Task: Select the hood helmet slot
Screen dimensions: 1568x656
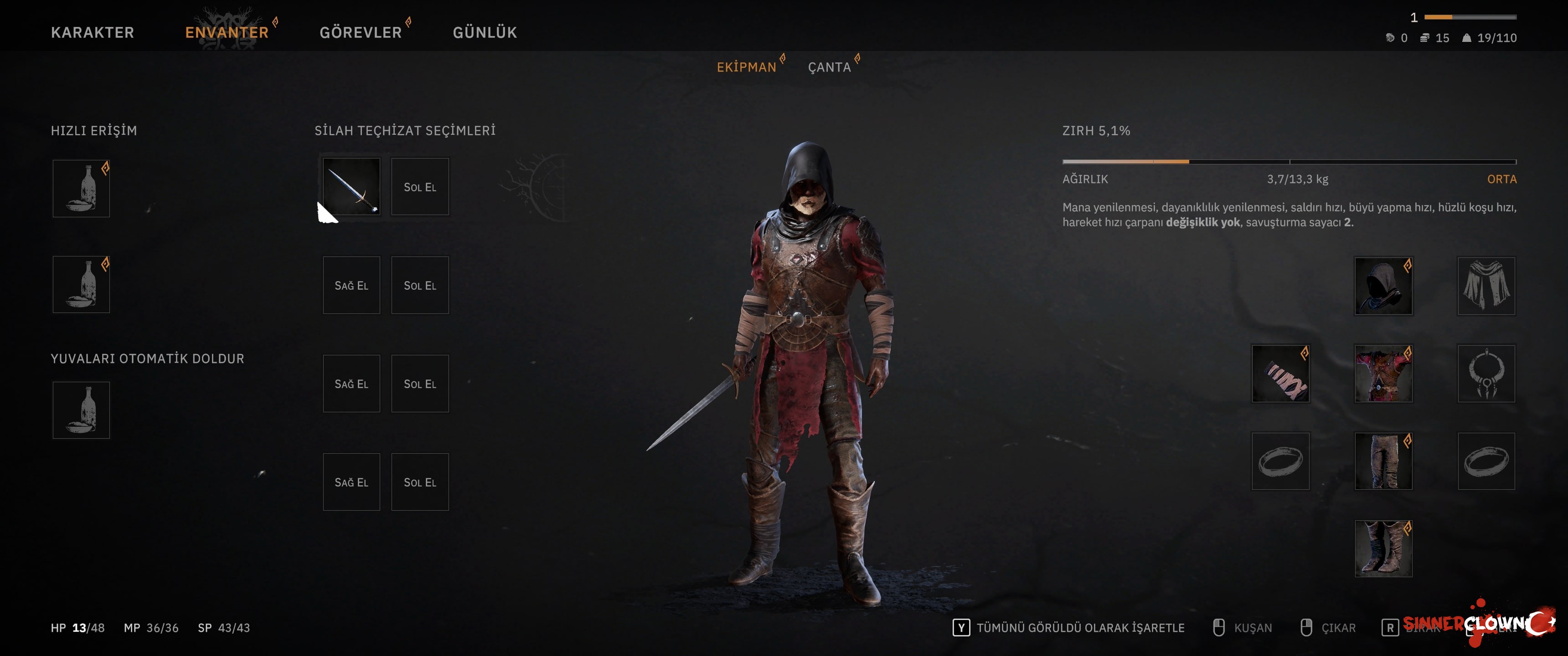Action: 1383,286
